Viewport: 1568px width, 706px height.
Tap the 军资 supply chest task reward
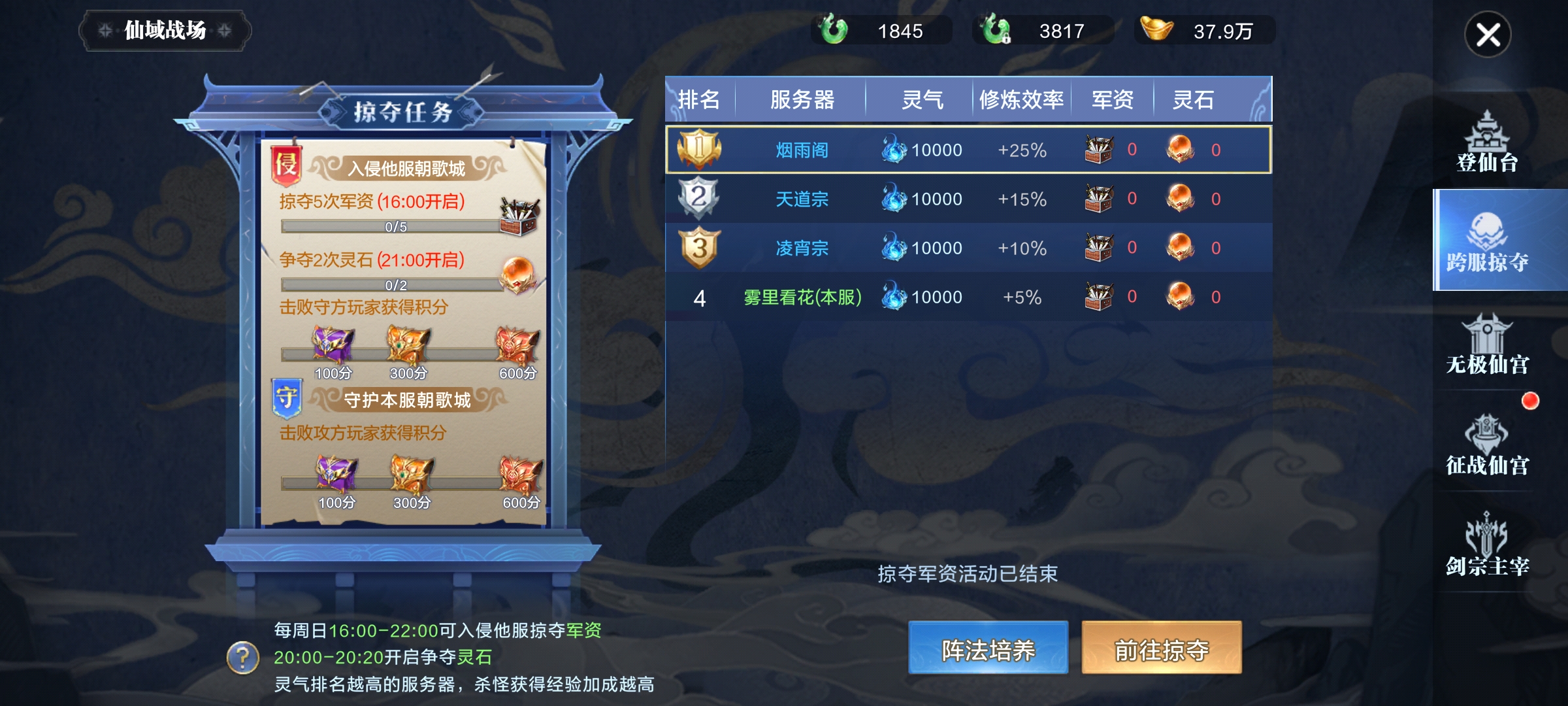519,216
